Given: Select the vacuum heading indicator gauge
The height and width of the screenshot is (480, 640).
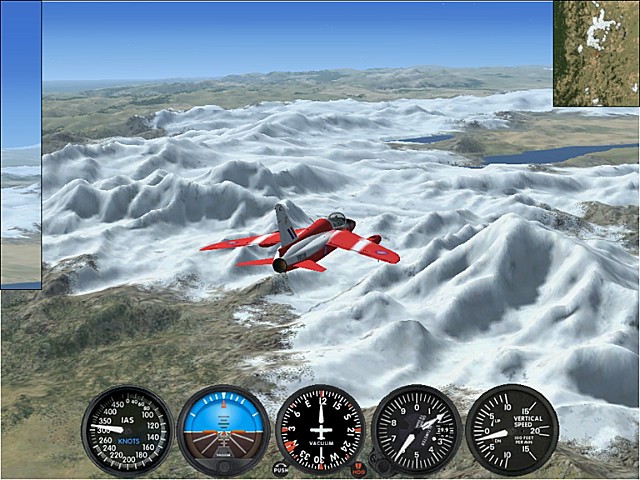Looking at the screenshot, I should tap(320, 430).
